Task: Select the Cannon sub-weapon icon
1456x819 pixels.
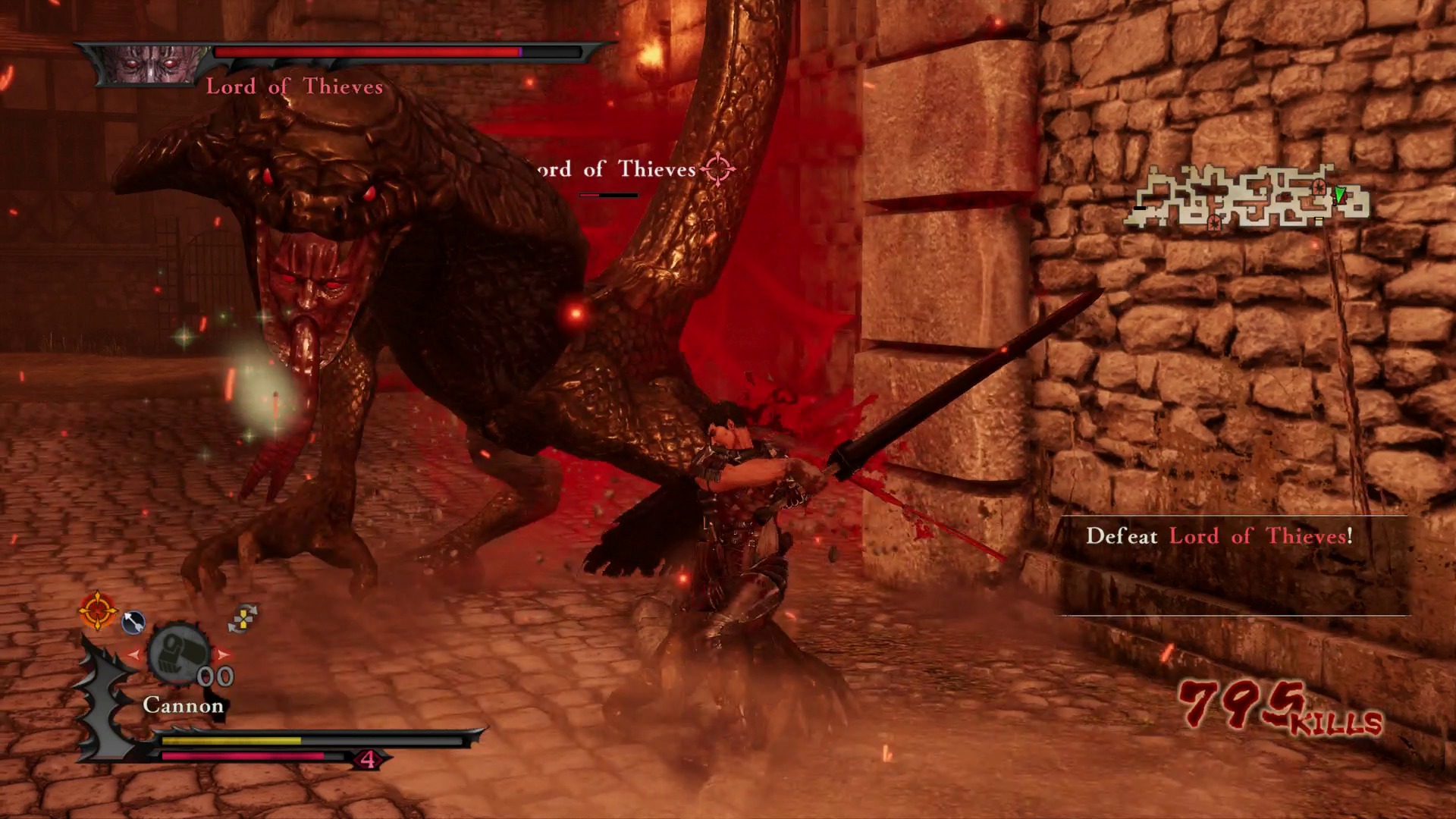Action: pos(178,654)
